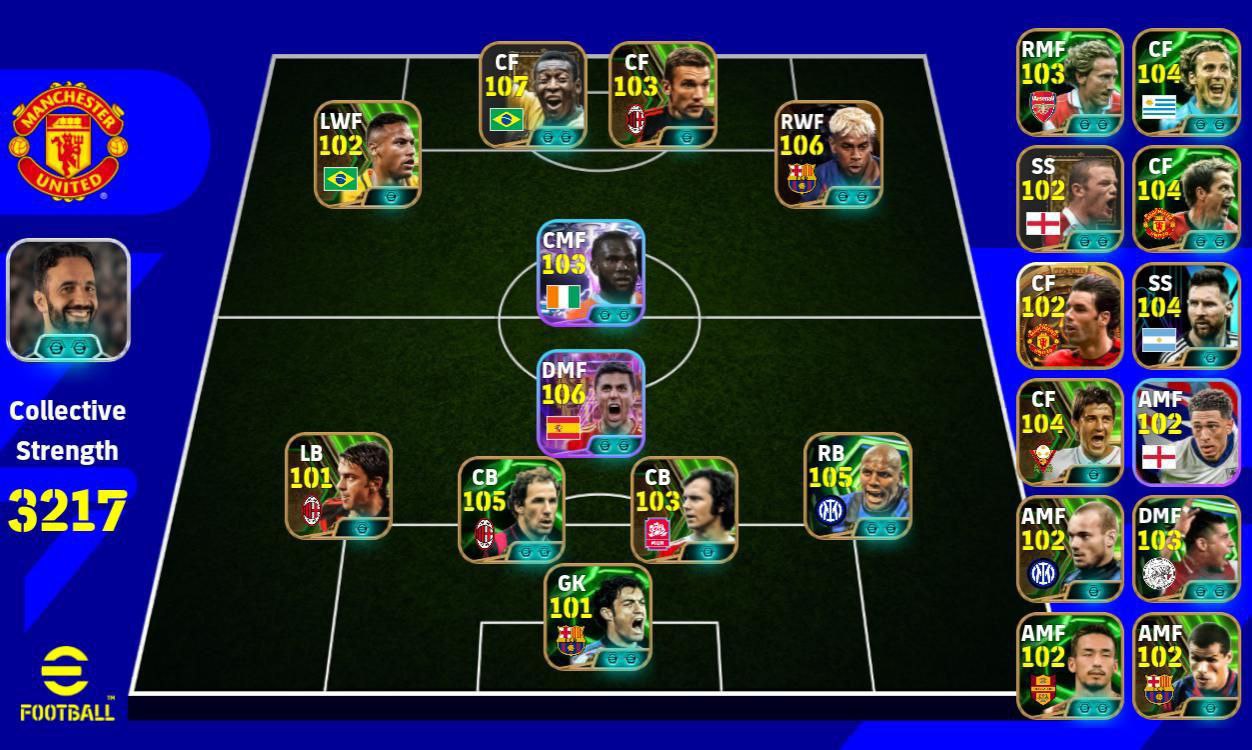The width and height of the screenshot is (1252, 750).
Task: Open the DMF 106 Spain player card
Action: 591,403
